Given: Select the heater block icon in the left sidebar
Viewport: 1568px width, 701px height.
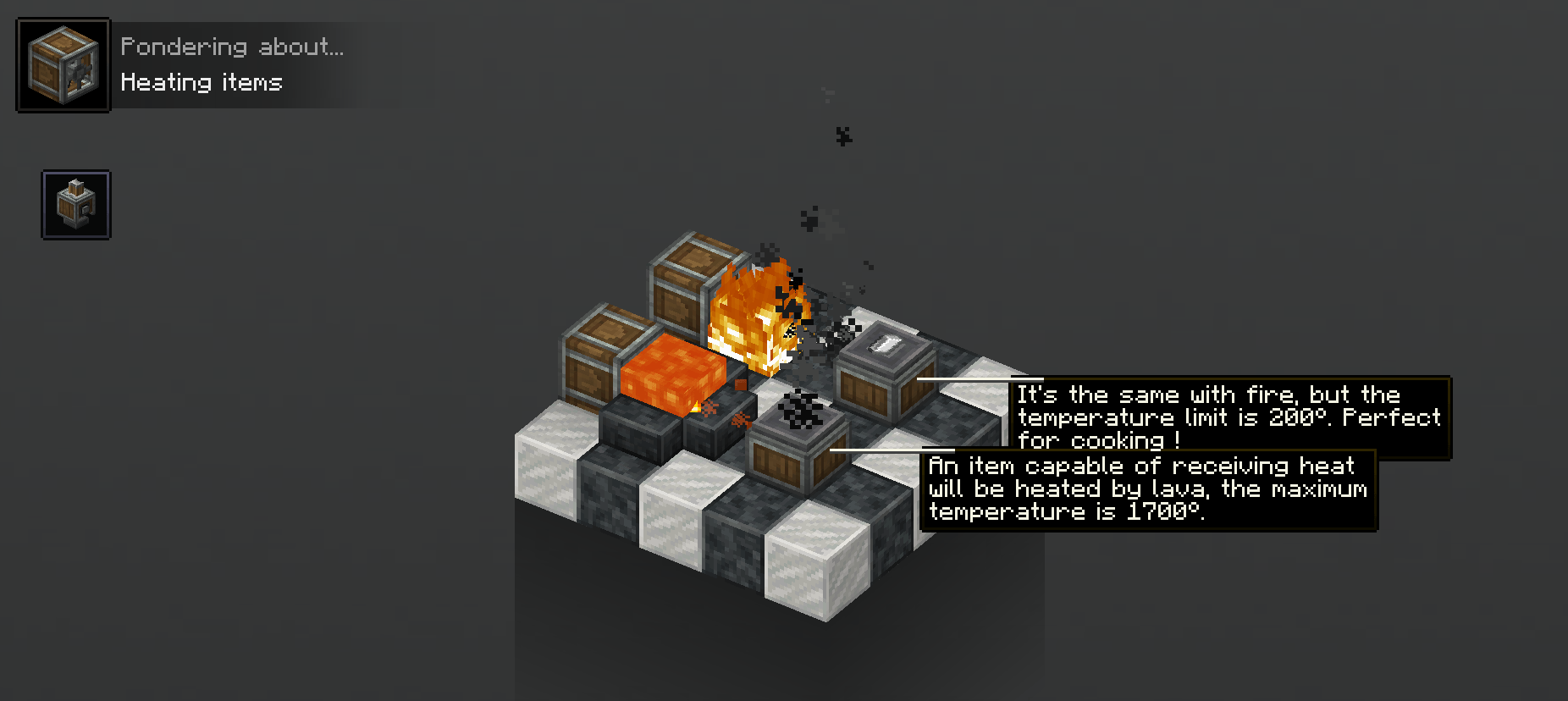Looking at the screenshot, I should (x=75, y=205).
